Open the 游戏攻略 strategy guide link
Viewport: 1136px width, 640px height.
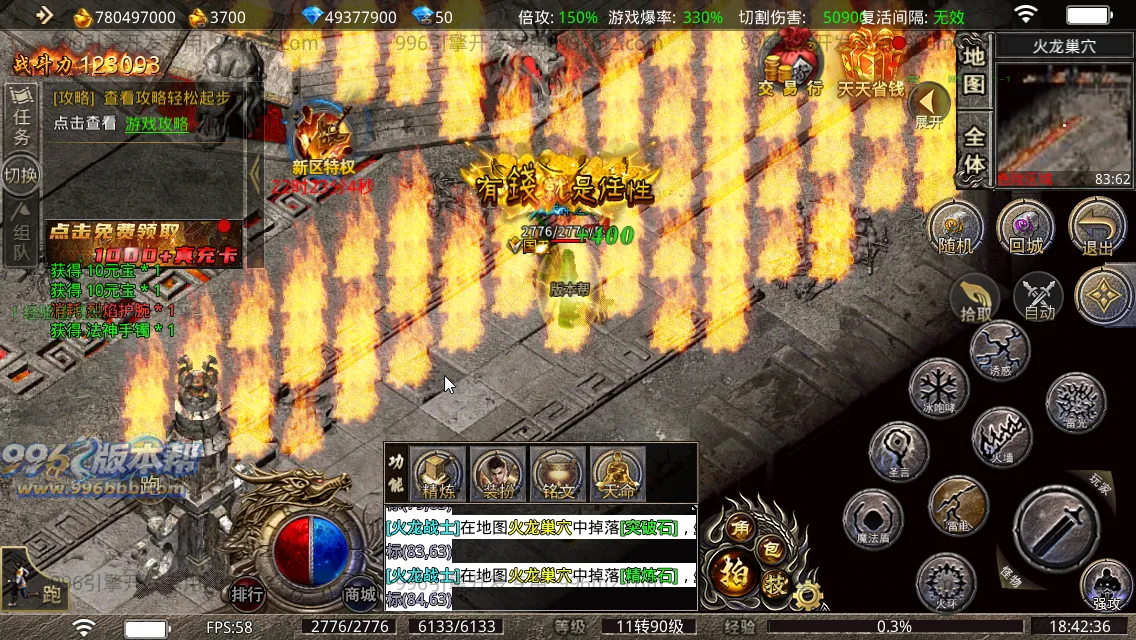(x=157, y=124)
